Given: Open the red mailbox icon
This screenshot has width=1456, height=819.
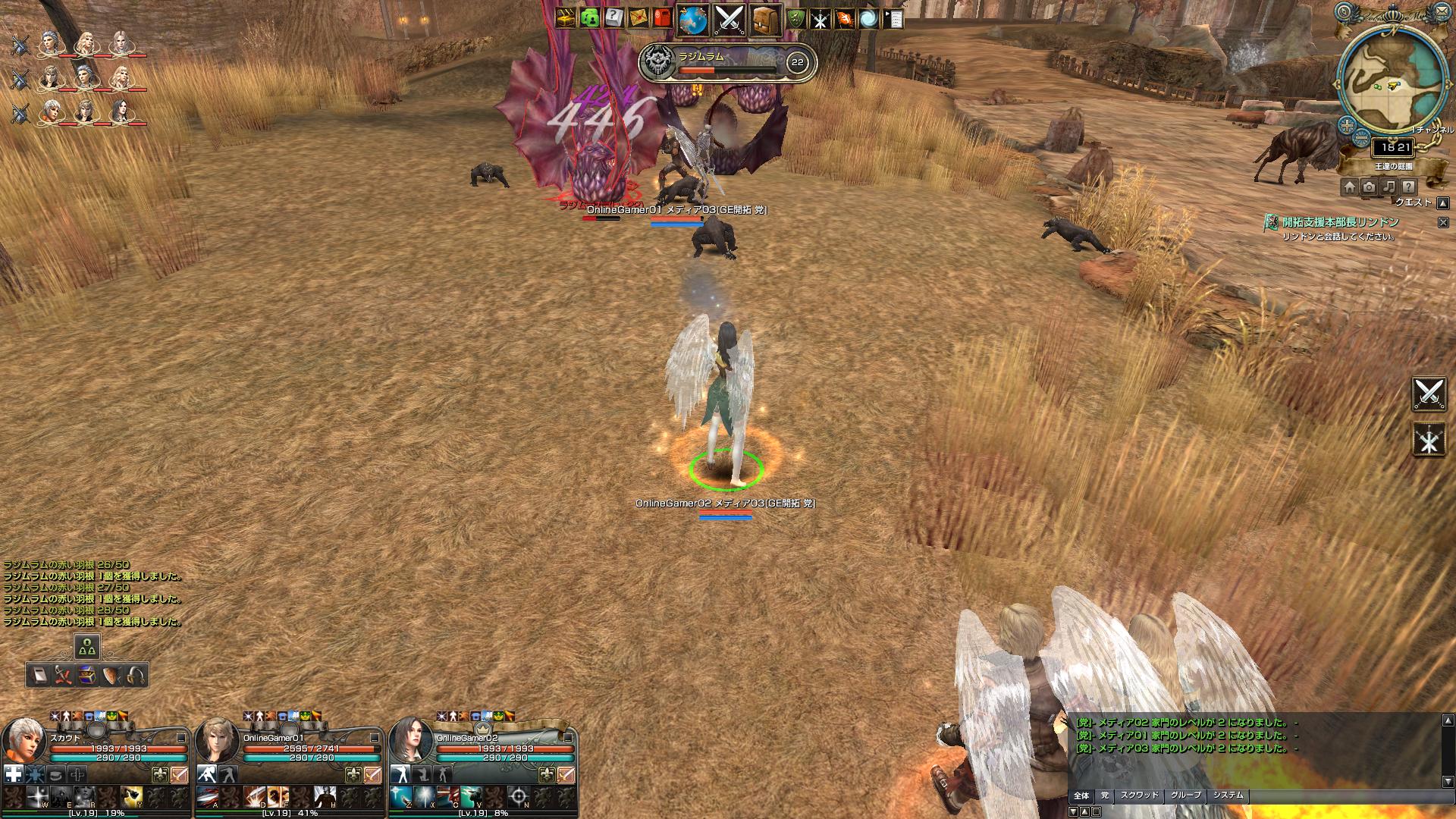Looking at the screenshot, I should (x=662, y=17).
